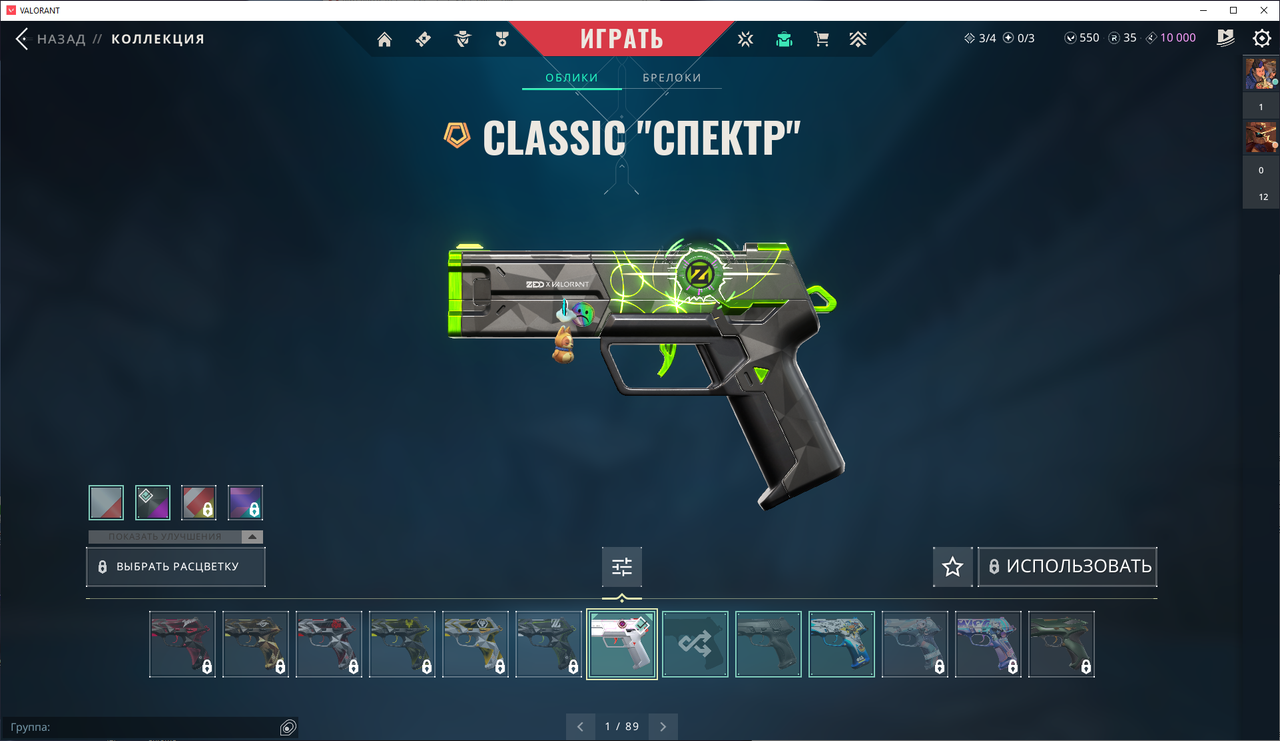This screenshot has width=1280, height=741.
Task: Open the filter sliders button
Action: [622, 567]
